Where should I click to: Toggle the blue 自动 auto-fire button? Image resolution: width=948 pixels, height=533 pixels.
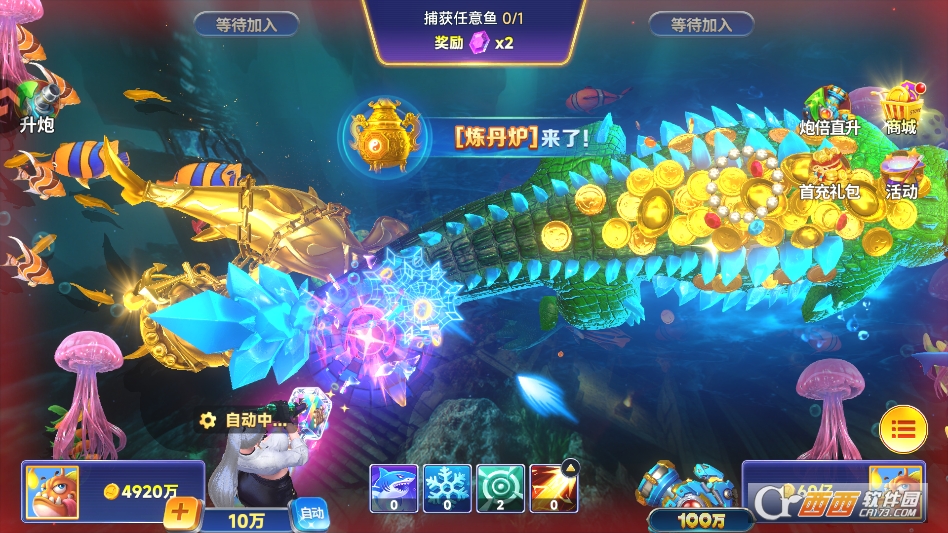point(311,514)
